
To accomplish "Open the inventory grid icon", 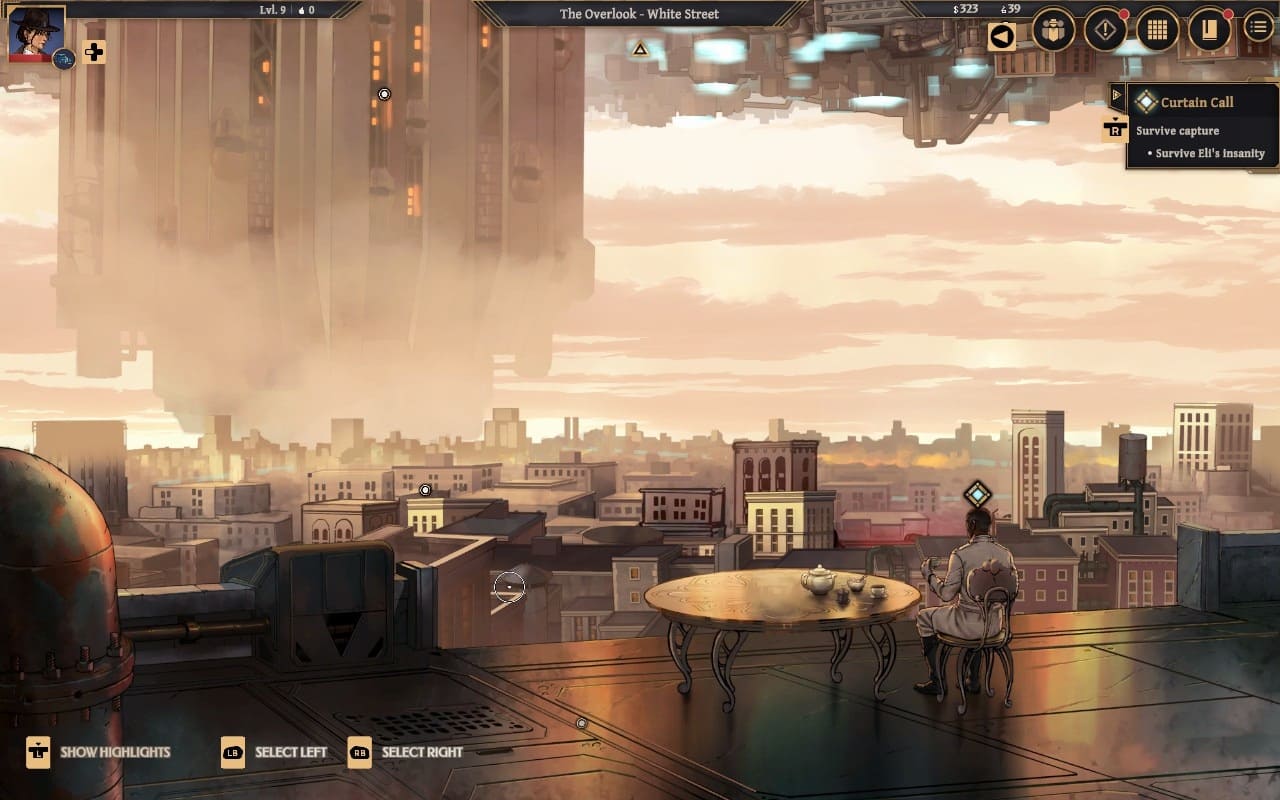I will (x=1157, y=30).
